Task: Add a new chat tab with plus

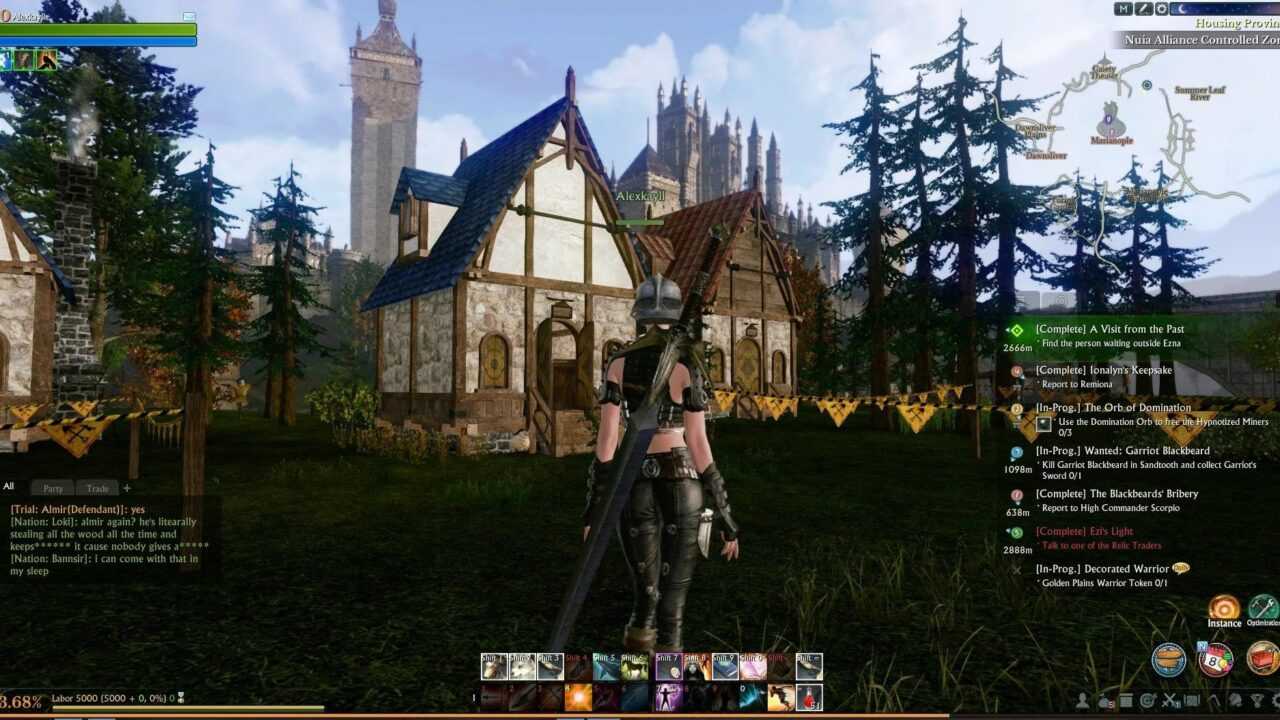Action: tap(127, 488)
